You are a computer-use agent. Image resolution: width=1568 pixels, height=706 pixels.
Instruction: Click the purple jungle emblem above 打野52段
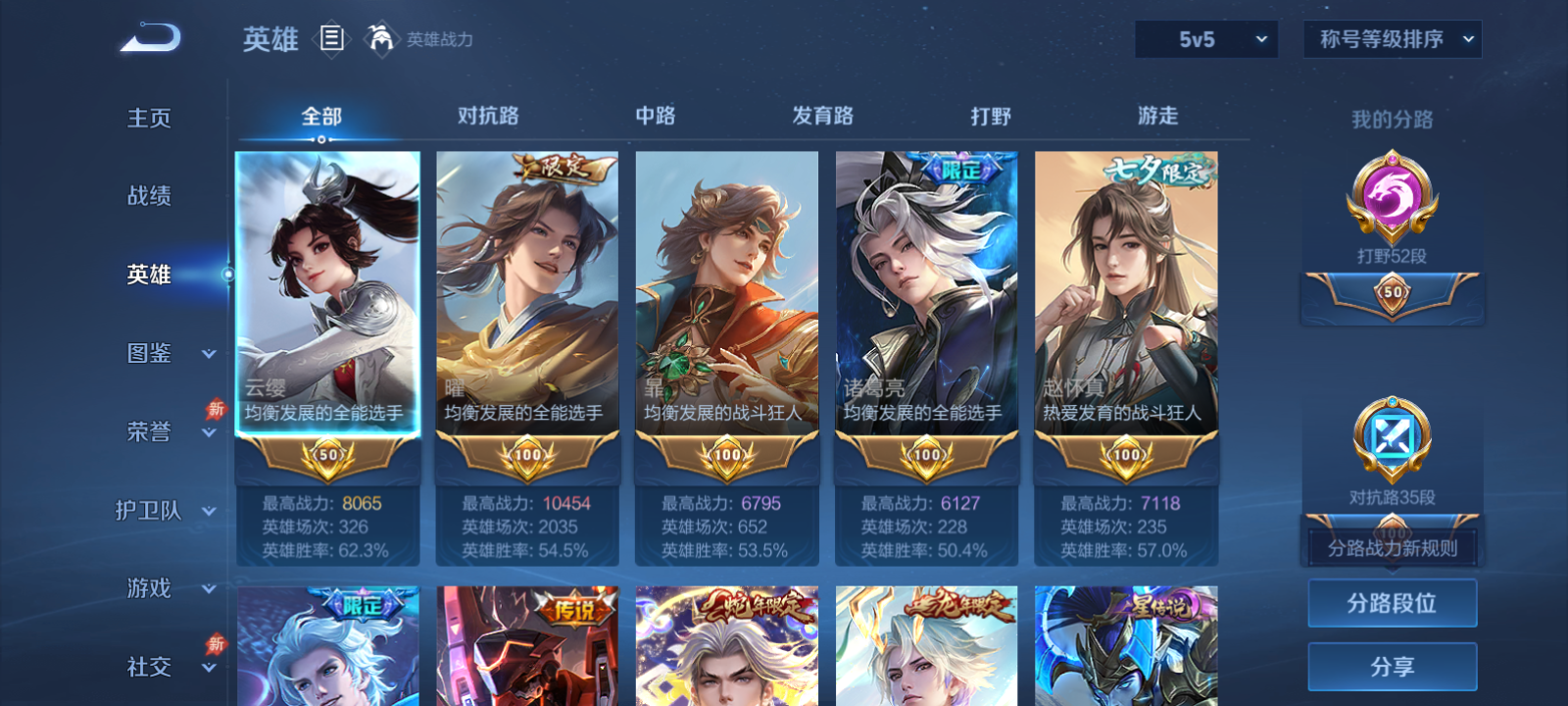pyautogui.click(x=1391, y=196)
